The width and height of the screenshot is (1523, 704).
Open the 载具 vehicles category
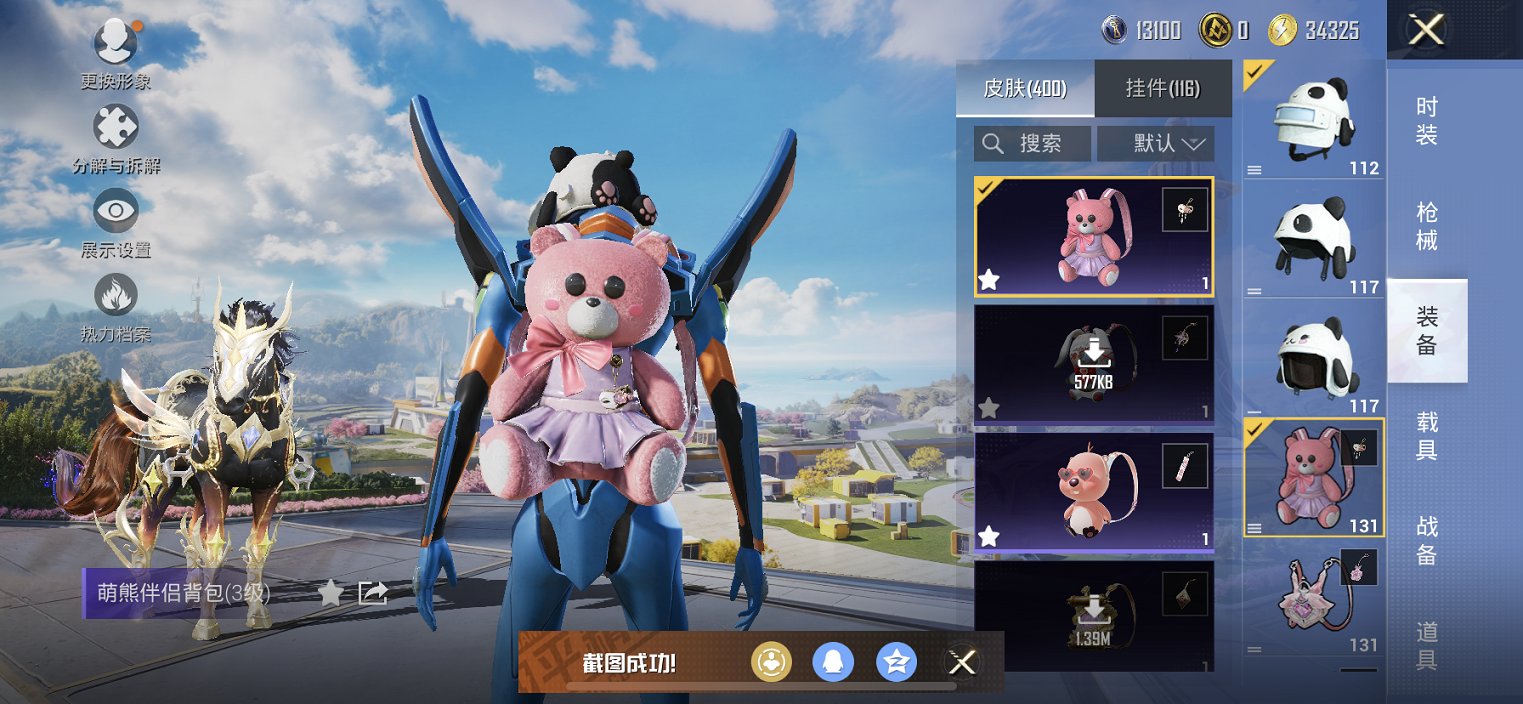[x=1427, y=436]
